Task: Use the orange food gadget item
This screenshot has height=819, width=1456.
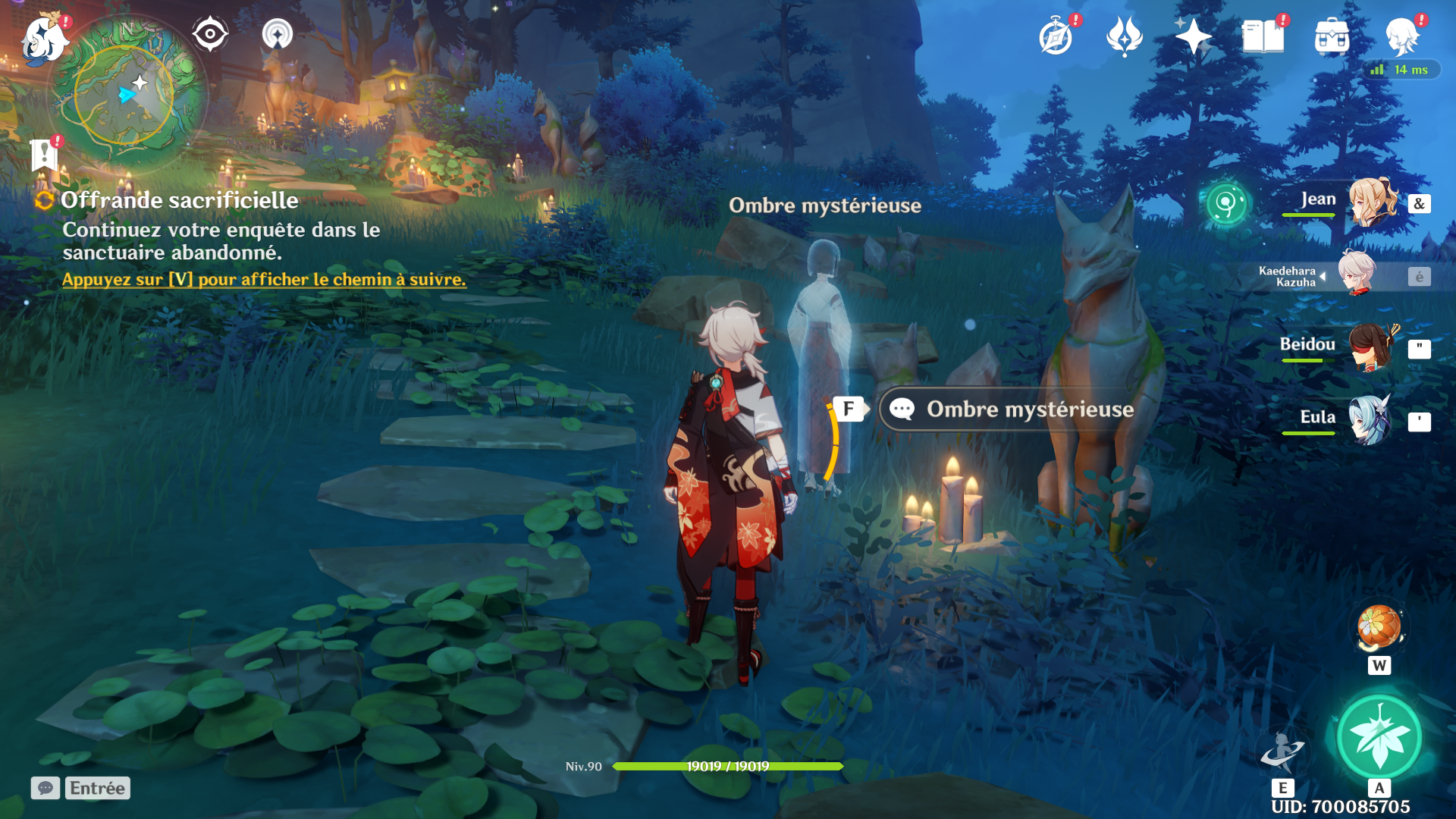Action: (1379, 628)
